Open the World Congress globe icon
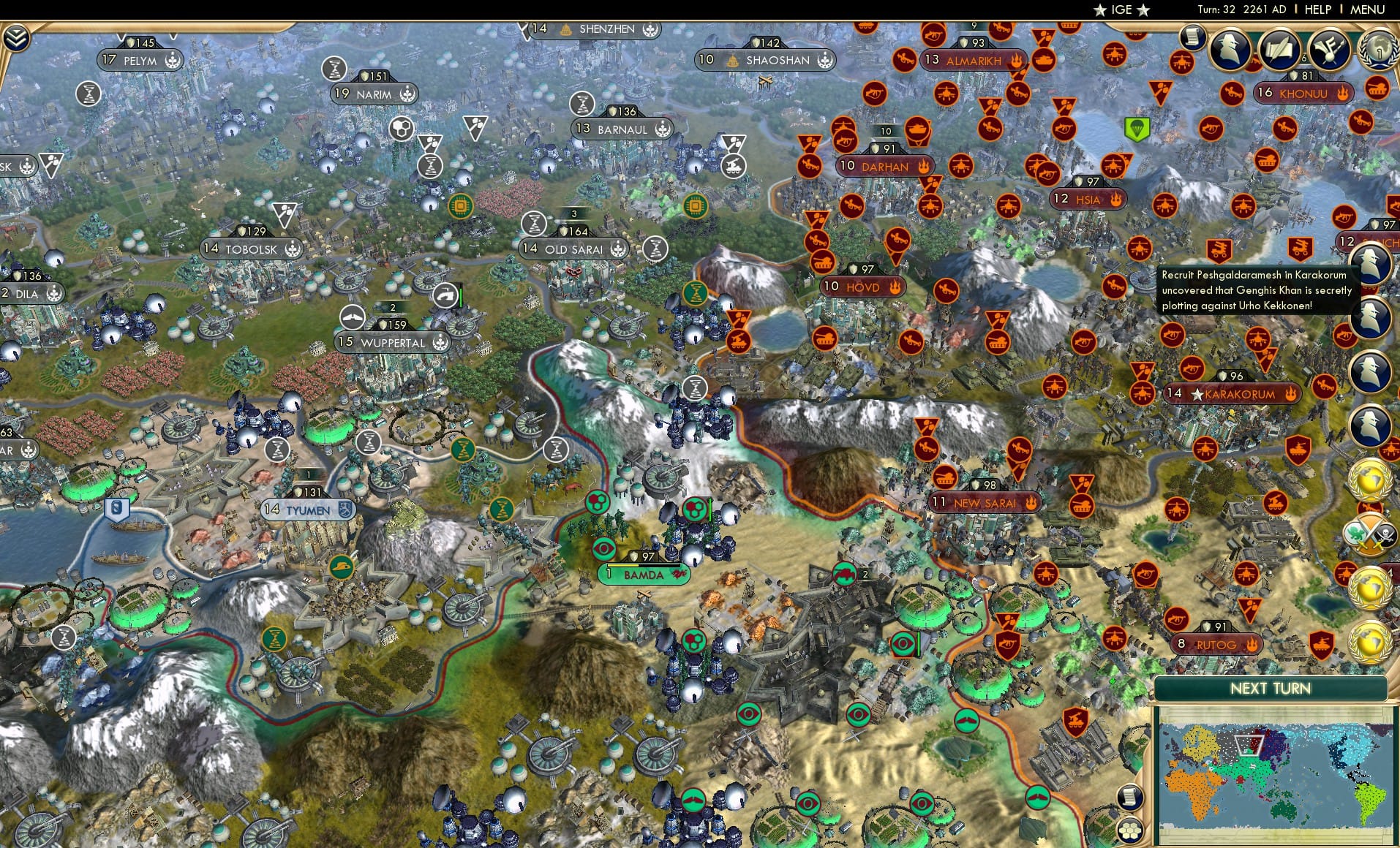1400x848 pixels. click(x=1378, y=48)
